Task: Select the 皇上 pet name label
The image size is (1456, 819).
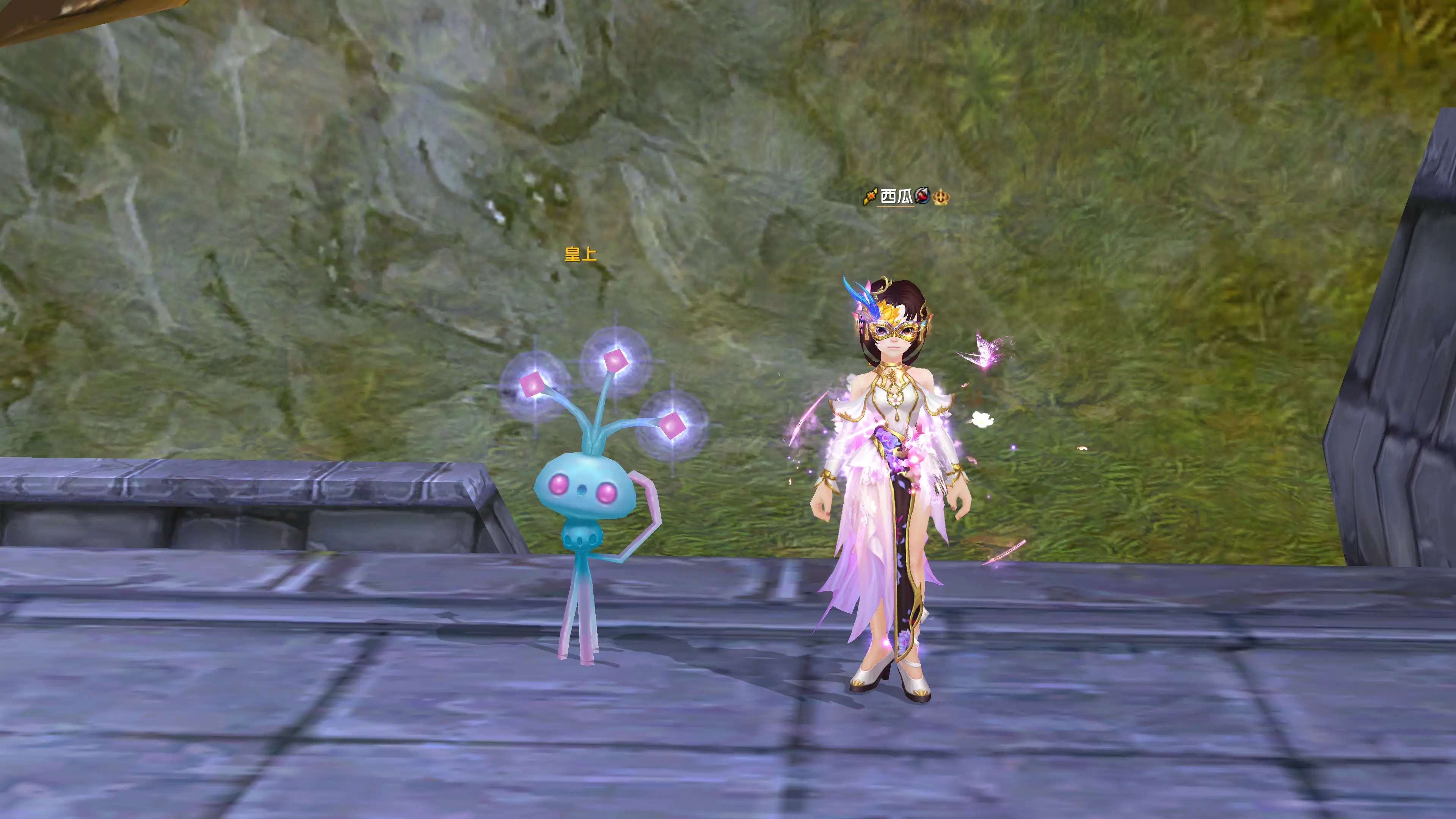Action: coord(581,254)
